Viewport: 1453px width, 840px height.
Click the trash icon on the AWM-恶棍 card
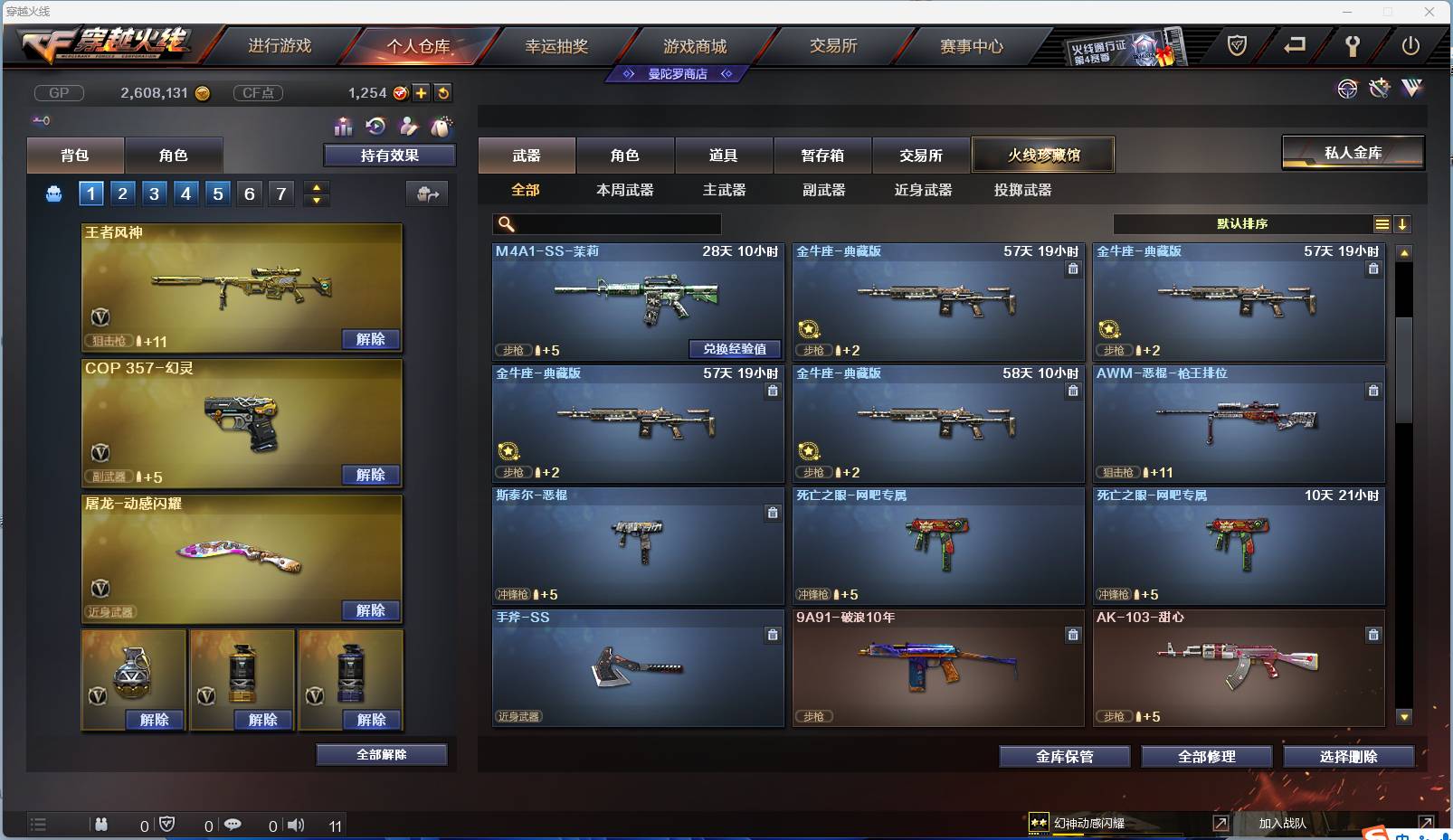tap(1373, 392)
